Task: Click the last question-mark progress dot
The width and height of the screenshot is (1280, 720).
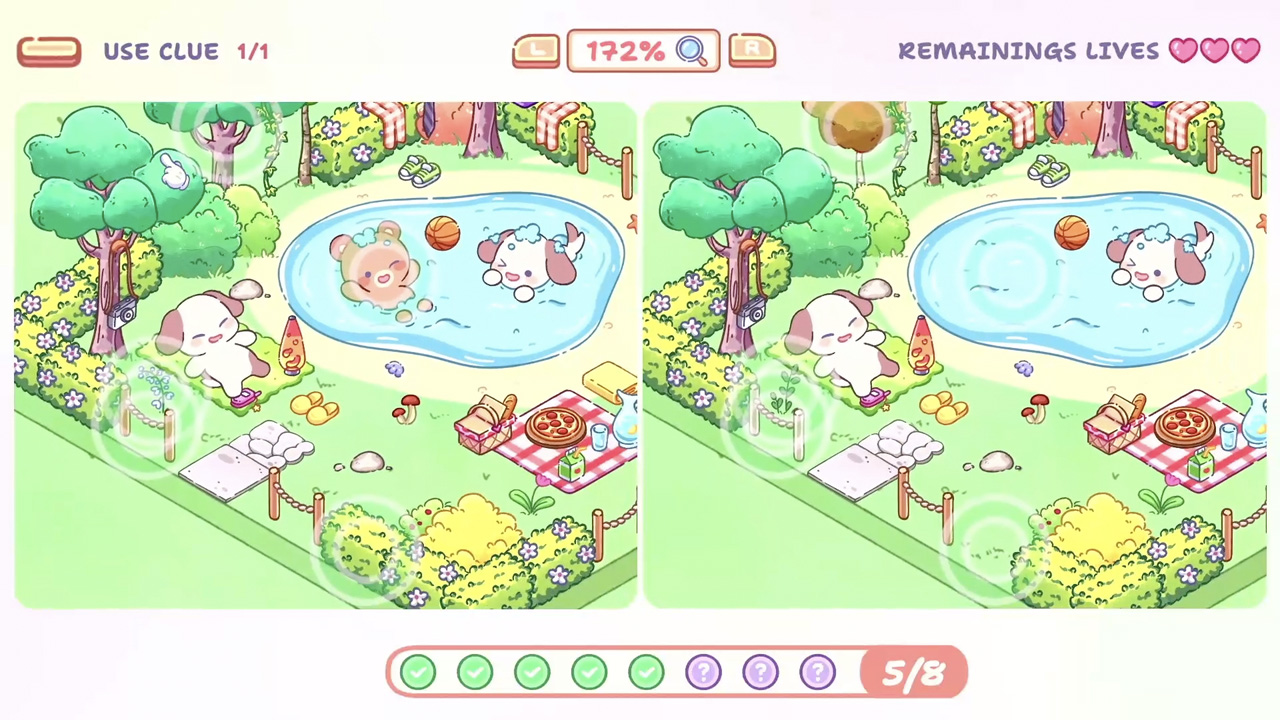Action: [x=817, y=672]
